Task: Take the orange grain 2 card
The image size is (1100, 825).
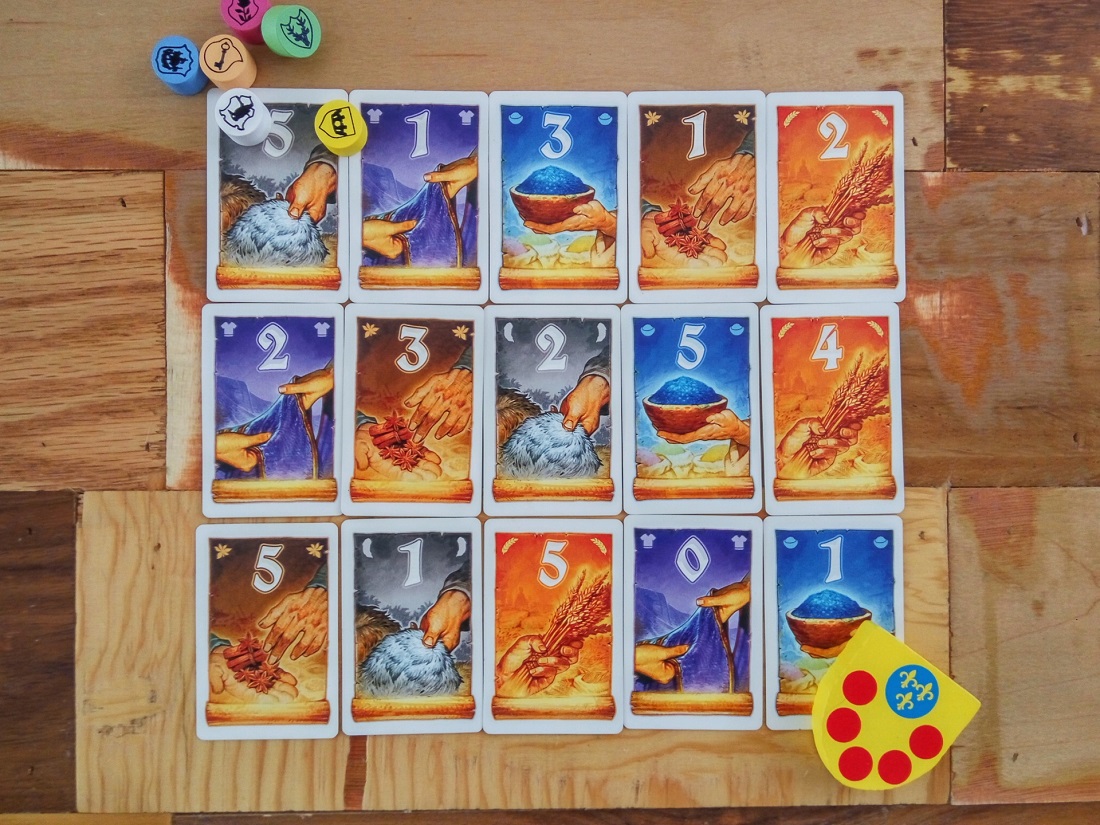Action: [x=835, y=195]
